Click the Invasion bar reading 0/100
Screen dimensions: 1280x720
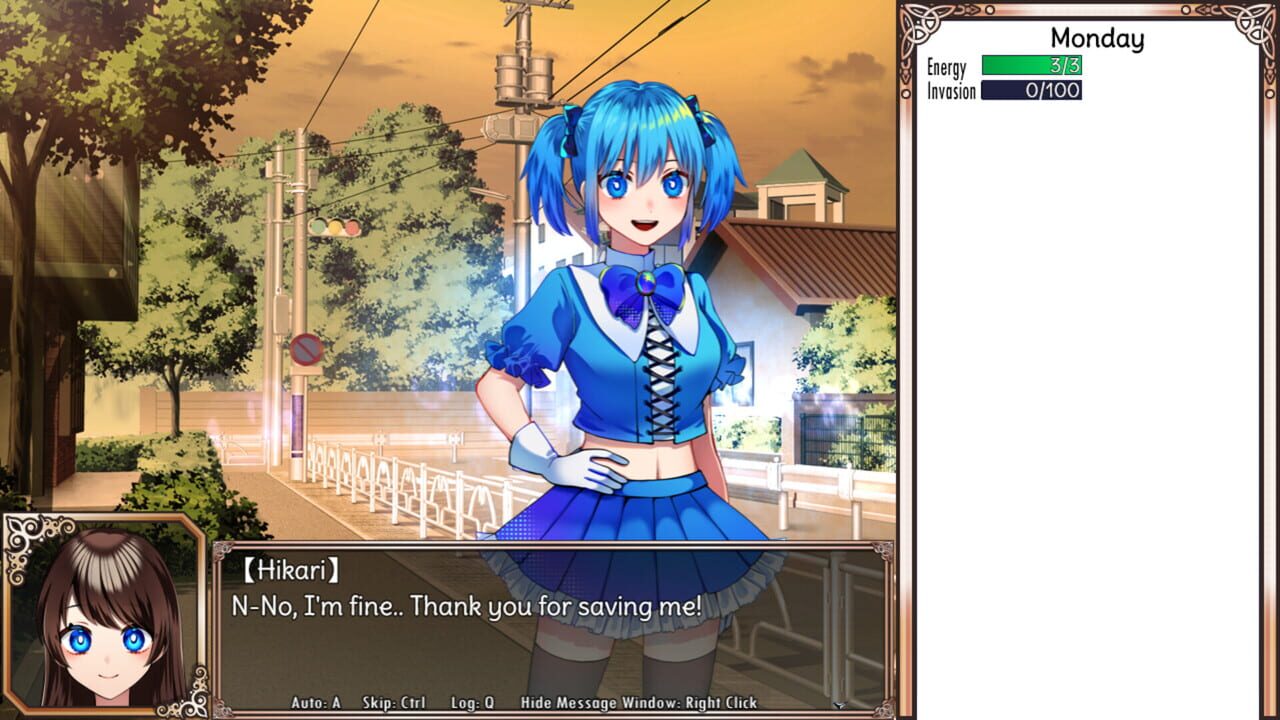tap(1032, 90)
